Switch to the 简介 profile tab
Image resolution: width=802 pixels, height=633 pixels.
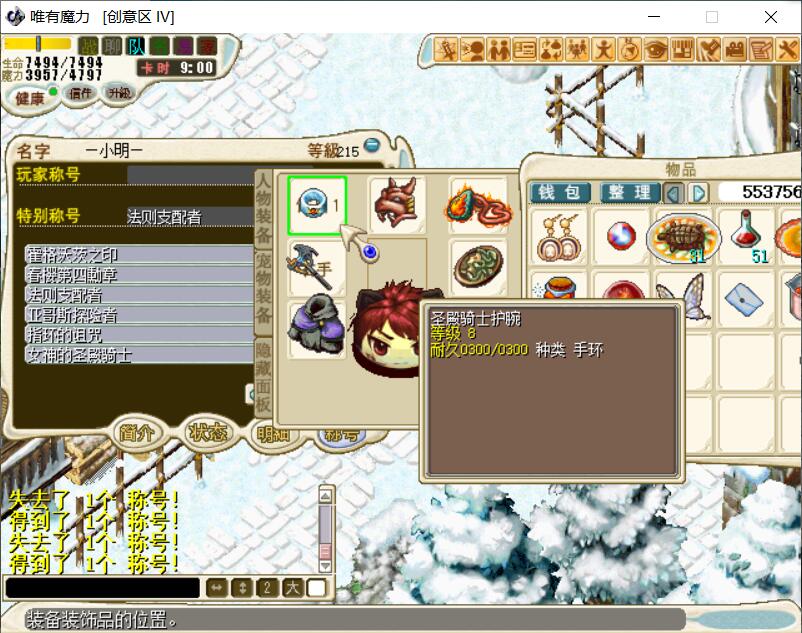137,432
